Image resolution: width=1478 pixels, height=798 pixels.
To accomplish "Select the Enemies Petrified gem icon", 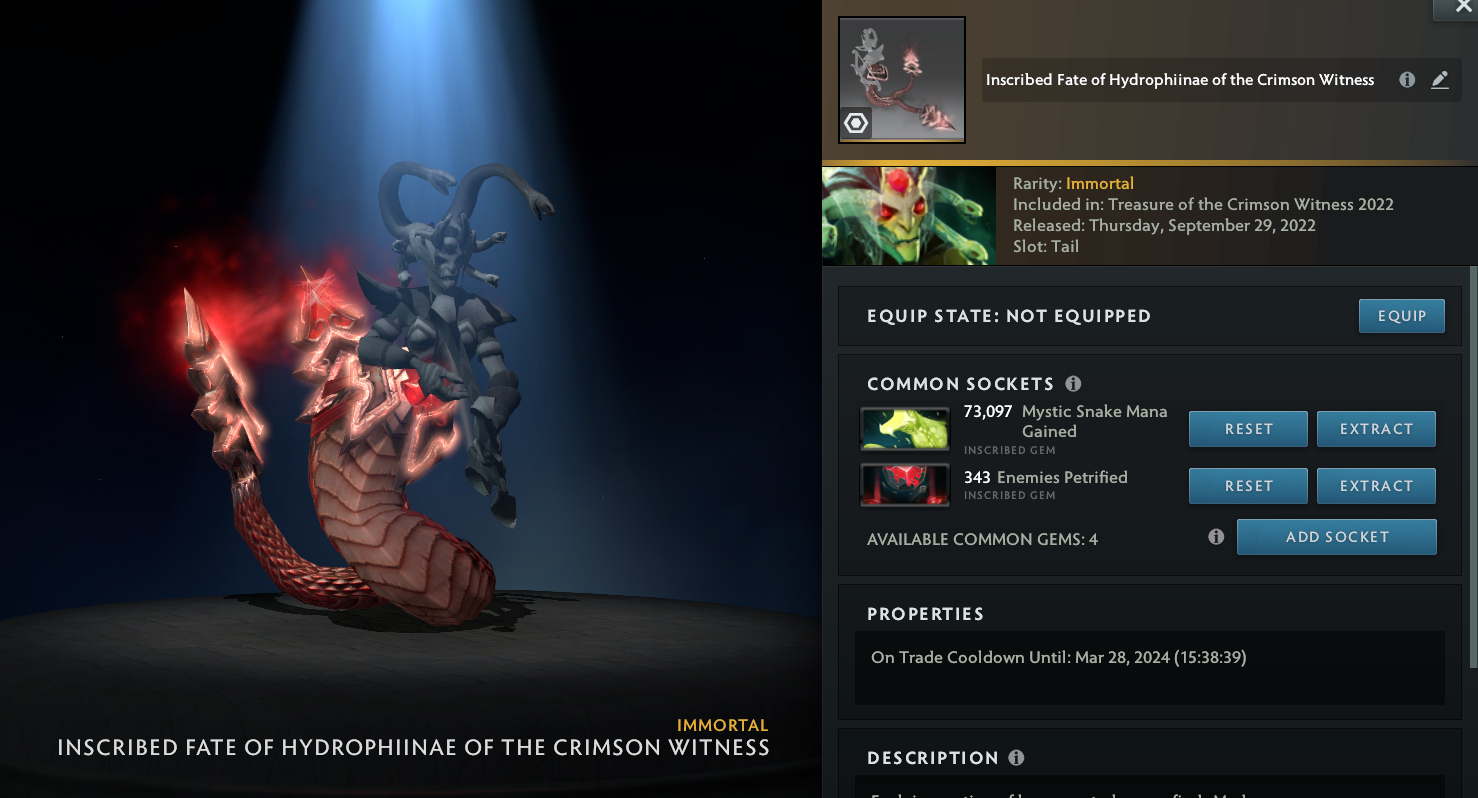I will (905, 485).
